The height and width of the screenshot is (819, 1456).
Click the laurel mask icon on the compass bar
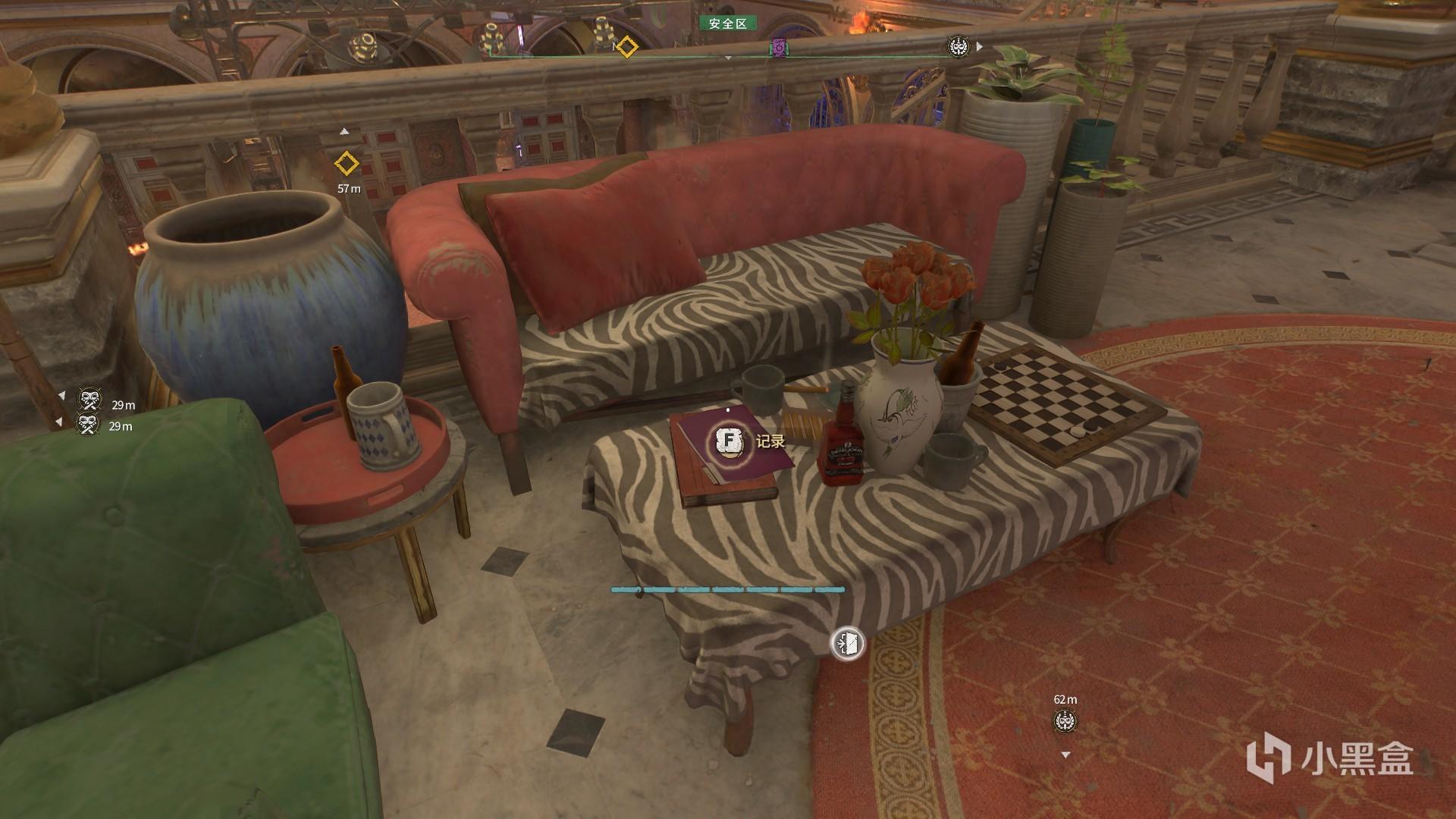pos(959,47)
